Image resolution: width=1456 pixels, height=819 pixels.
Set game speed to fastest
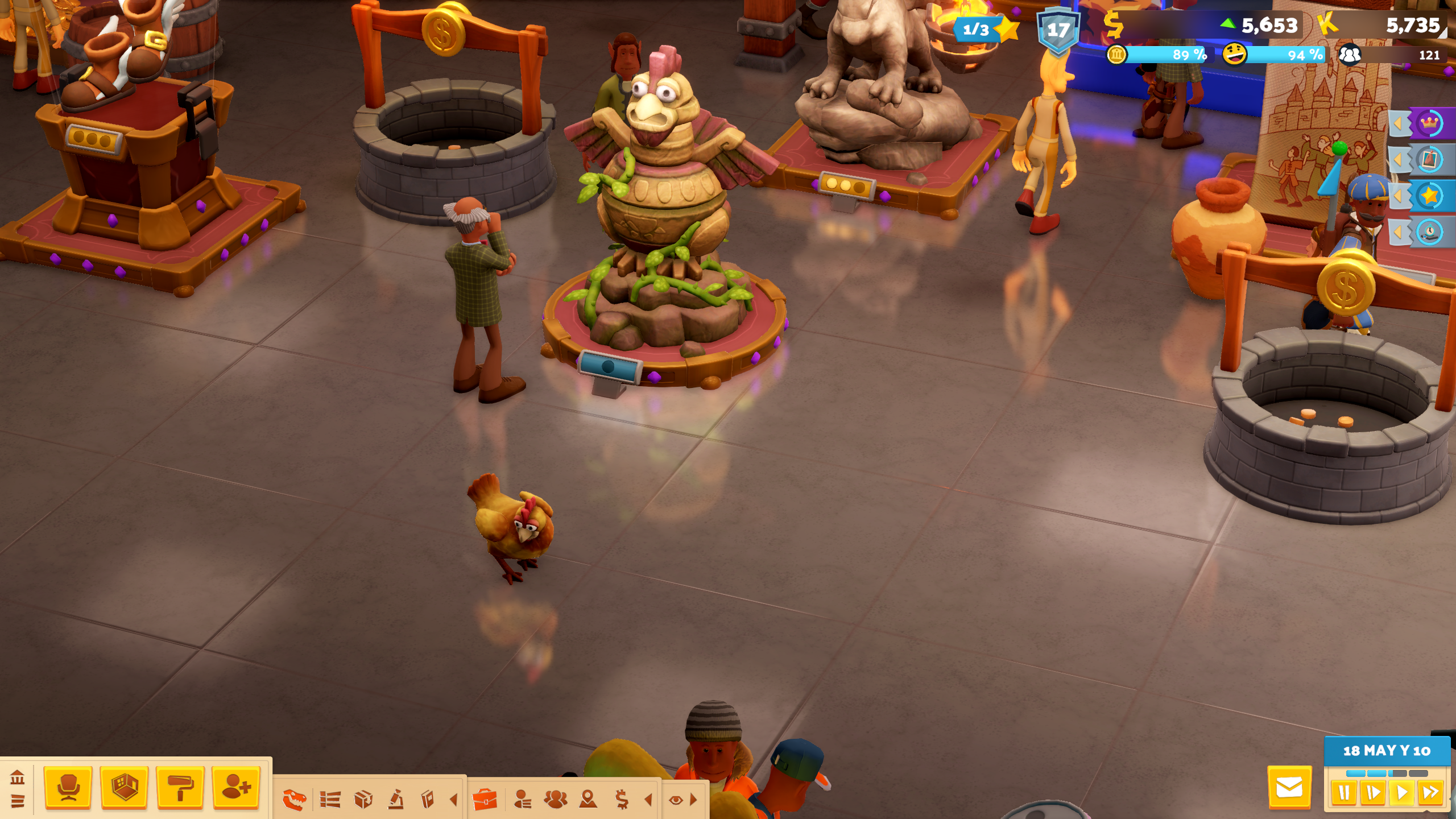pos(1430,792)
